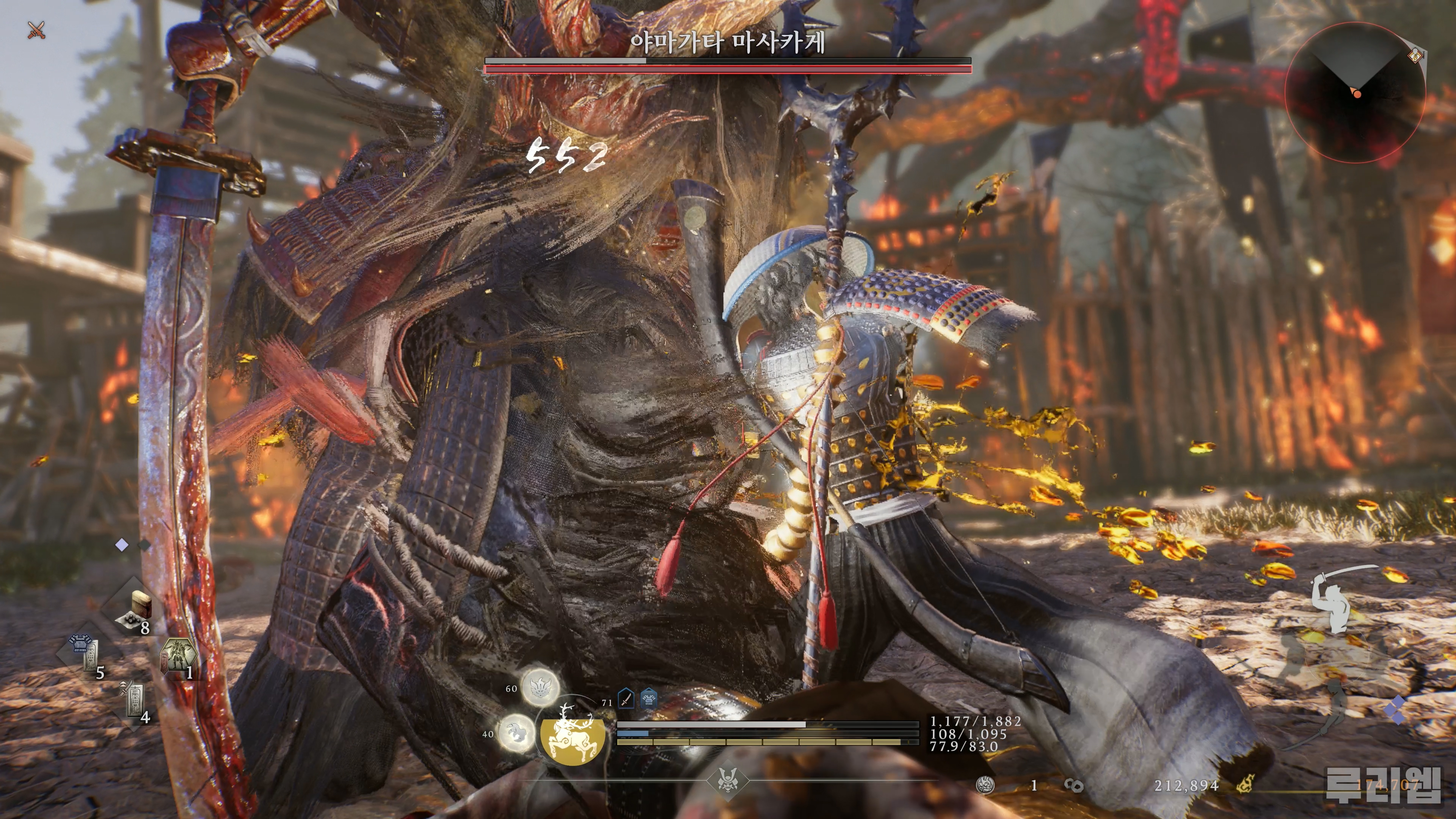Trigger the fox mask soul core skill
The width and height of the screenshot is (1456, 819).
point(540,686)
